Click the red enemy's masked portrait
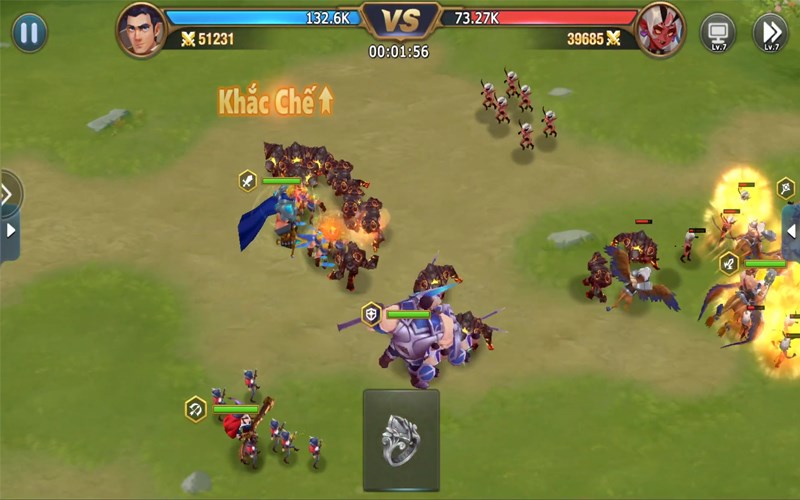800x500 pixels. [x=660, y=29]
